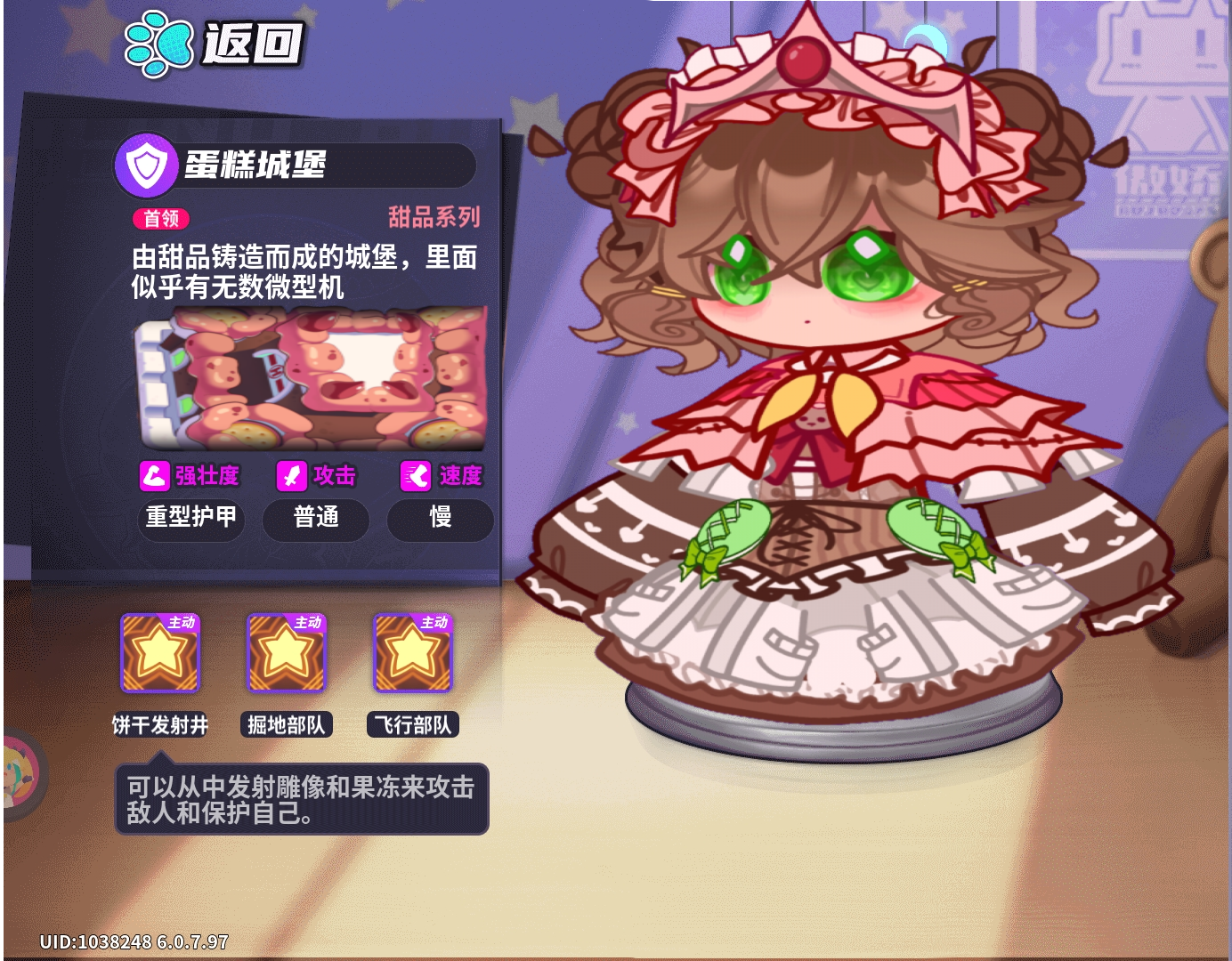Toggle the 主动 badge on 掘地部队 skill
The image size is (1232, 961).
306,621
